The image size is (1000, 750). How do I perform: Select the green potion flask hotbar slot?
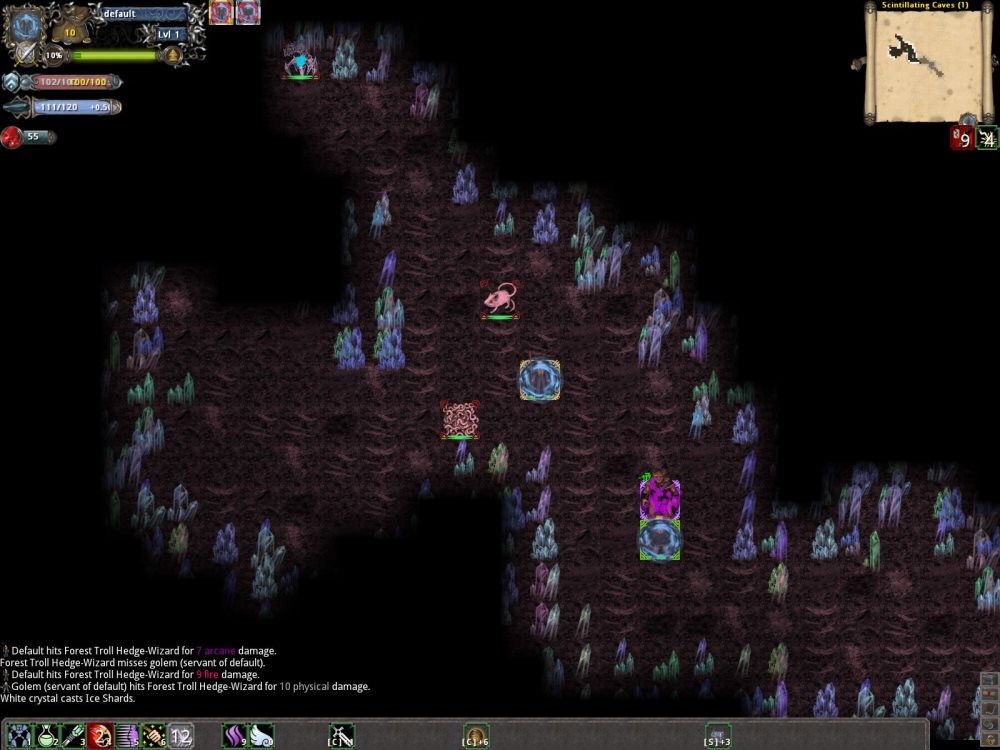(44, 738)
